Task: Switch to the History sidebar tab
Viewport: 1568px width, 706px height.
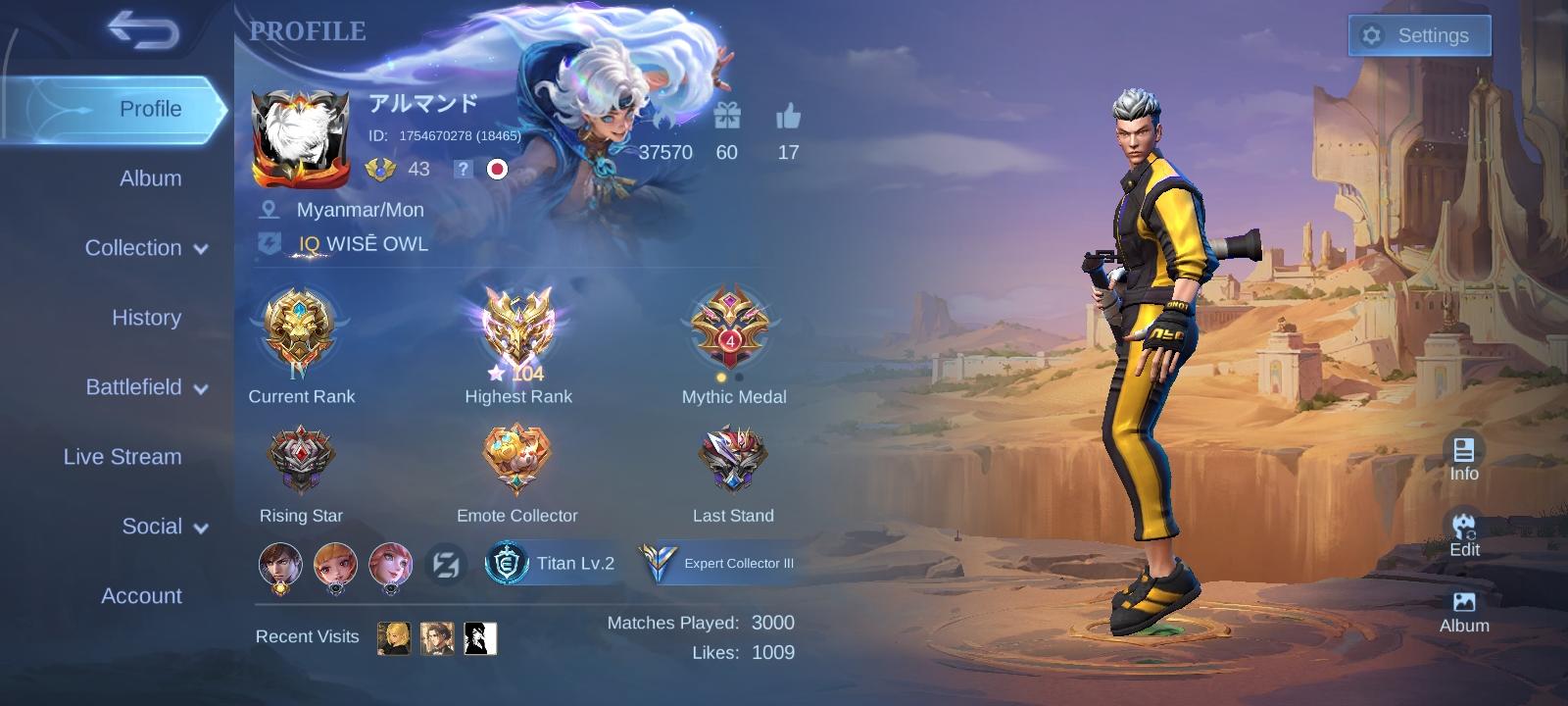Action: point(146,318)
